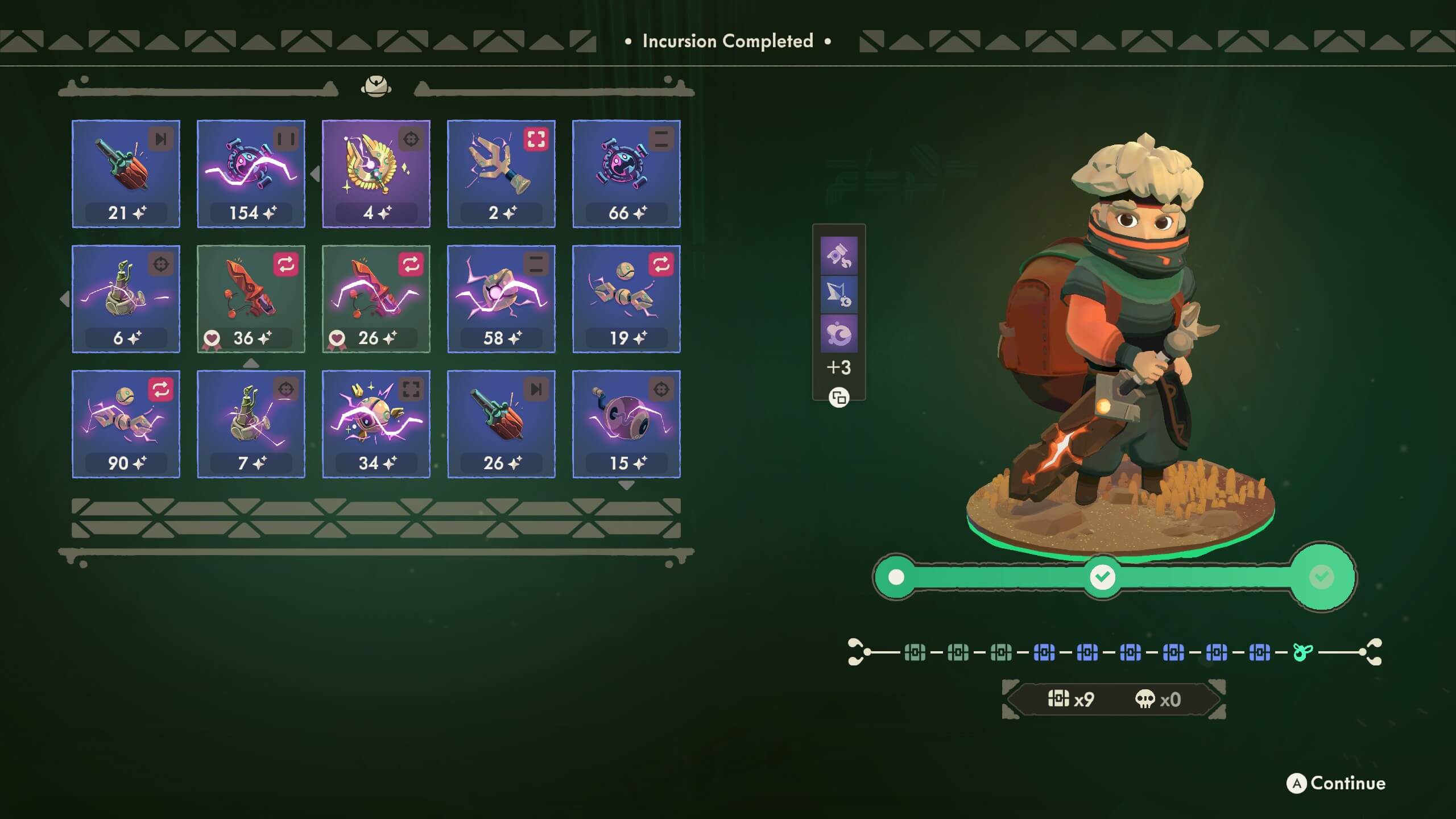Select the potion flask worth 7

pyautogui.click(x=251, y=424)
